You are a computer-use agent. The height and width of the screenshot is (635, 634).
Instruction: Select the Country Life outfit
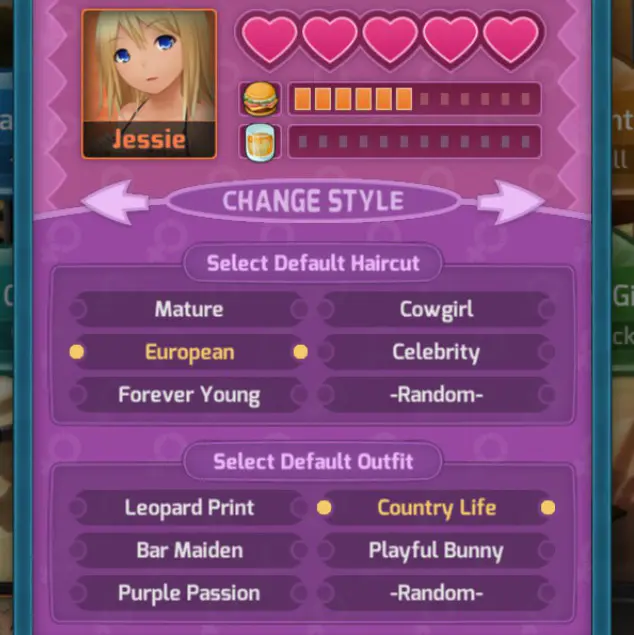tap(436, 507)
